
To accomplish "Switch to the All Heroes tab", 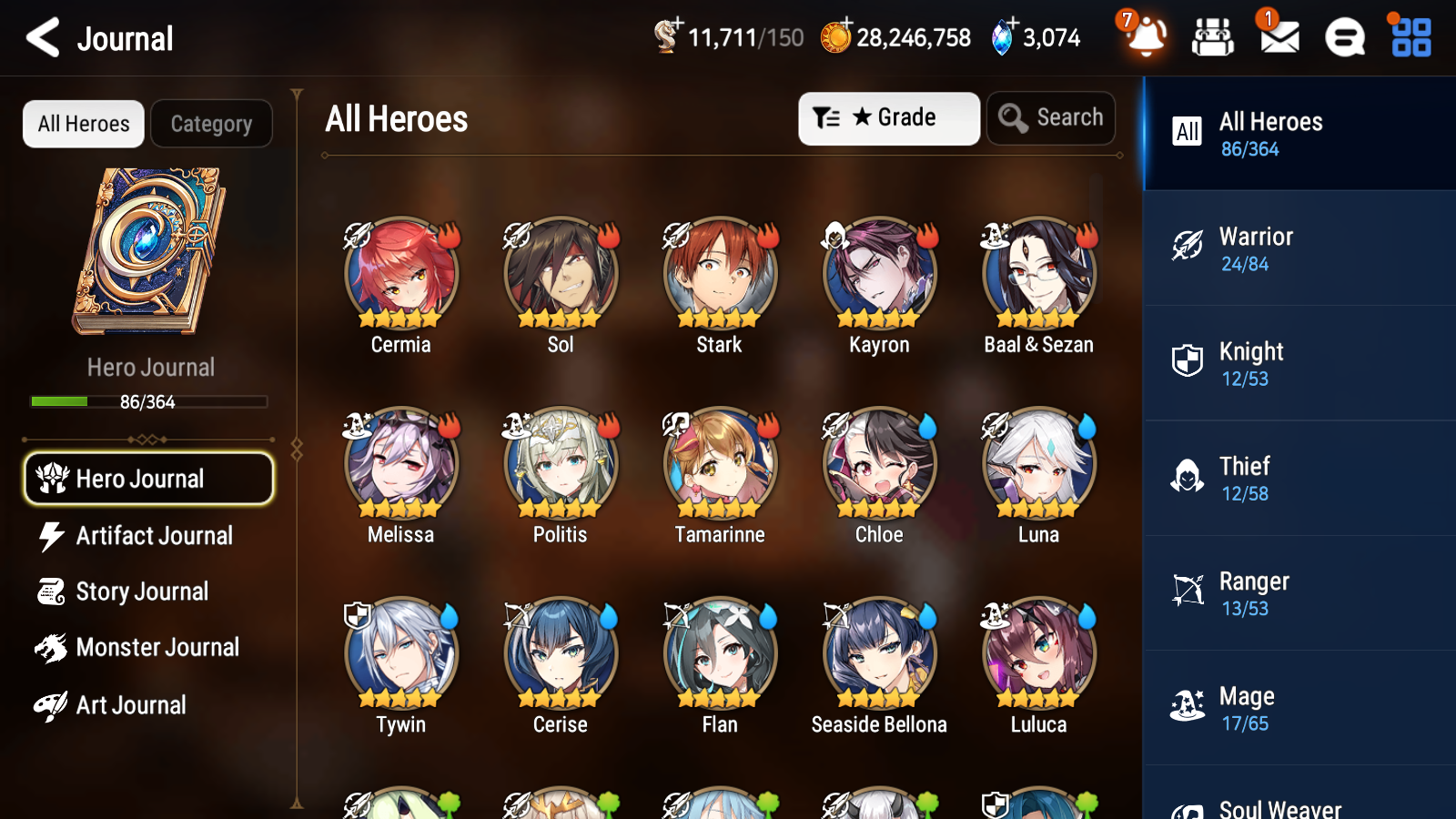I will [83, 124].
